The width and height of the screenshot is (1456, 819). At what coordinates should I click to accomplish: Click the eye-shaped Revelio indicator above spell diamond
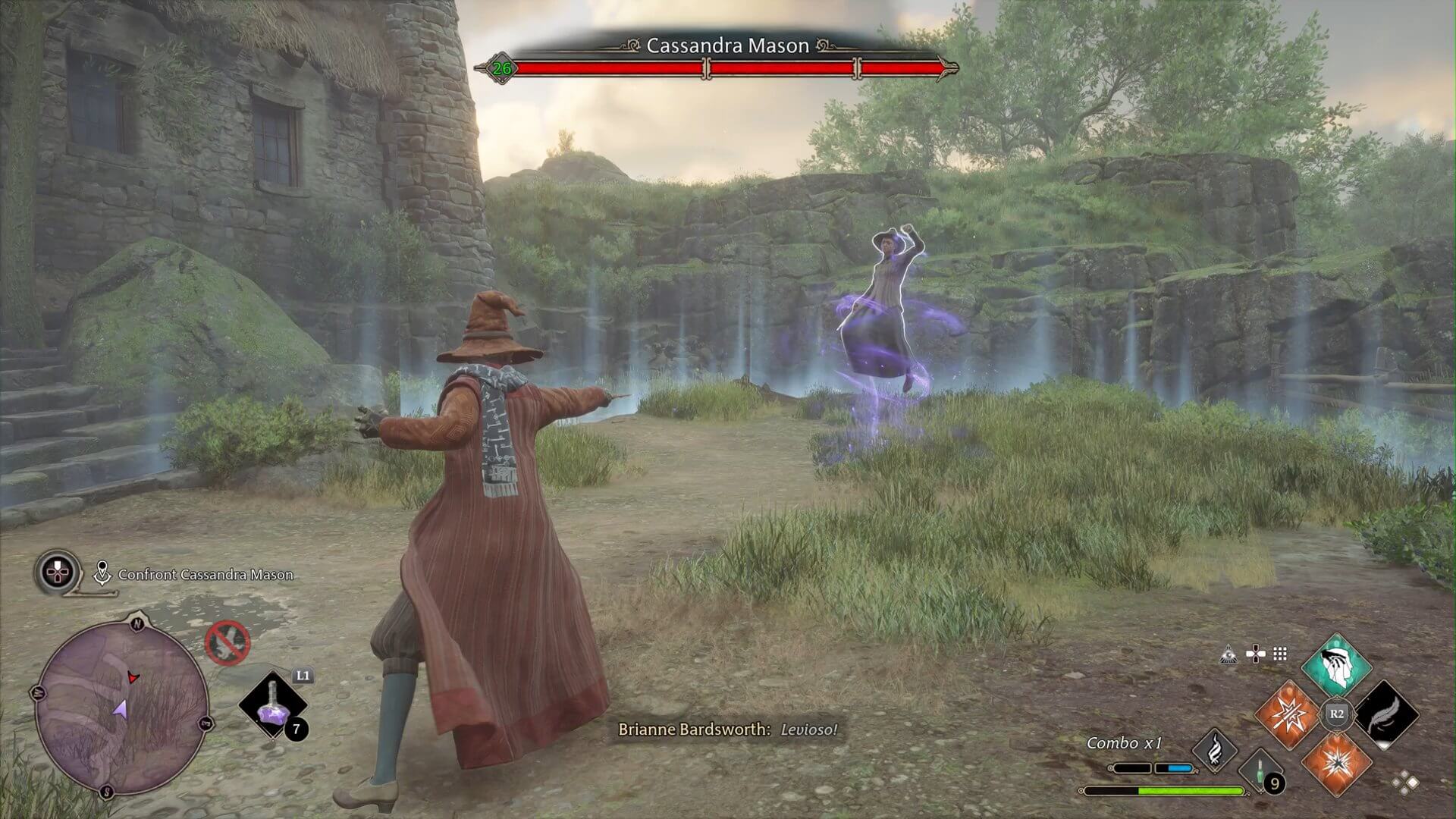click(1228, 654)
